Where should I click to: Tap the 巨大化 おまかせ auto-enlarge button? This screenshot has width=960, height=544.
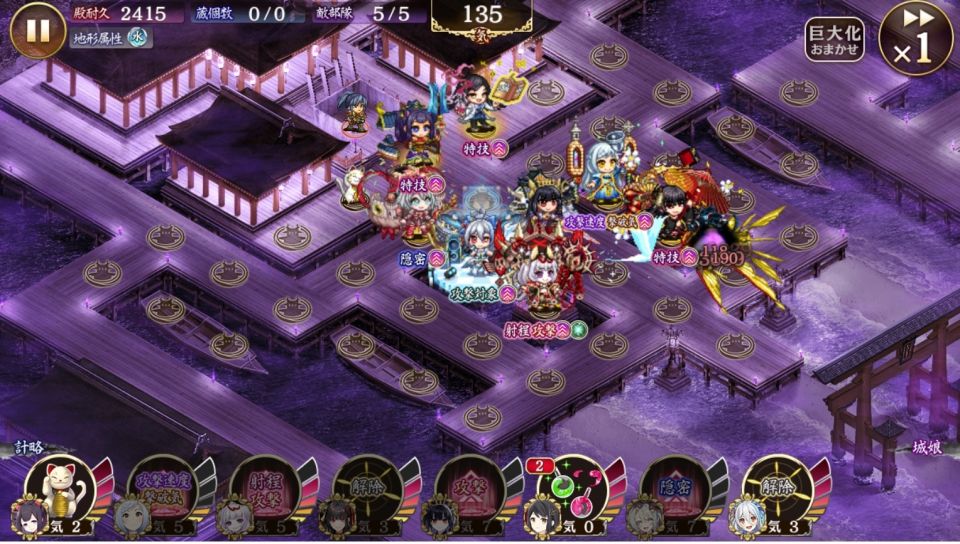coord(834,40)
